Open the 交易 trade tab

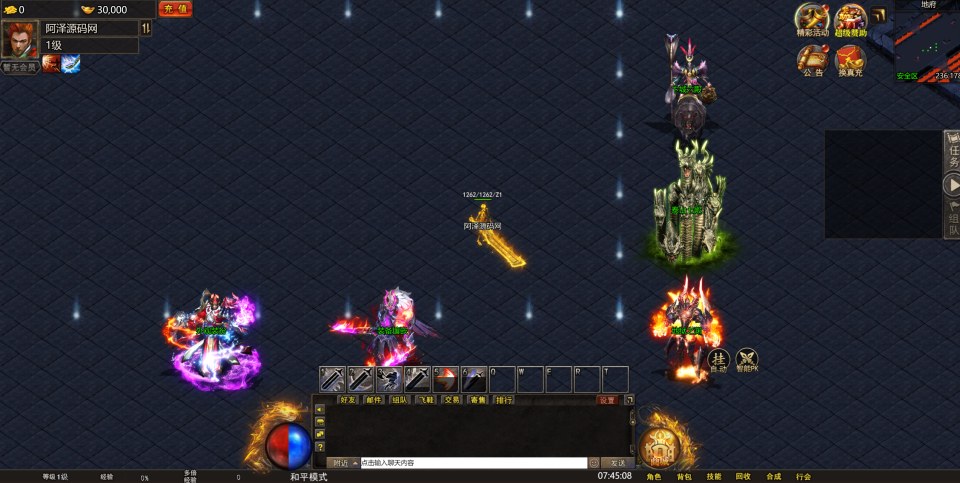(452, 399)
